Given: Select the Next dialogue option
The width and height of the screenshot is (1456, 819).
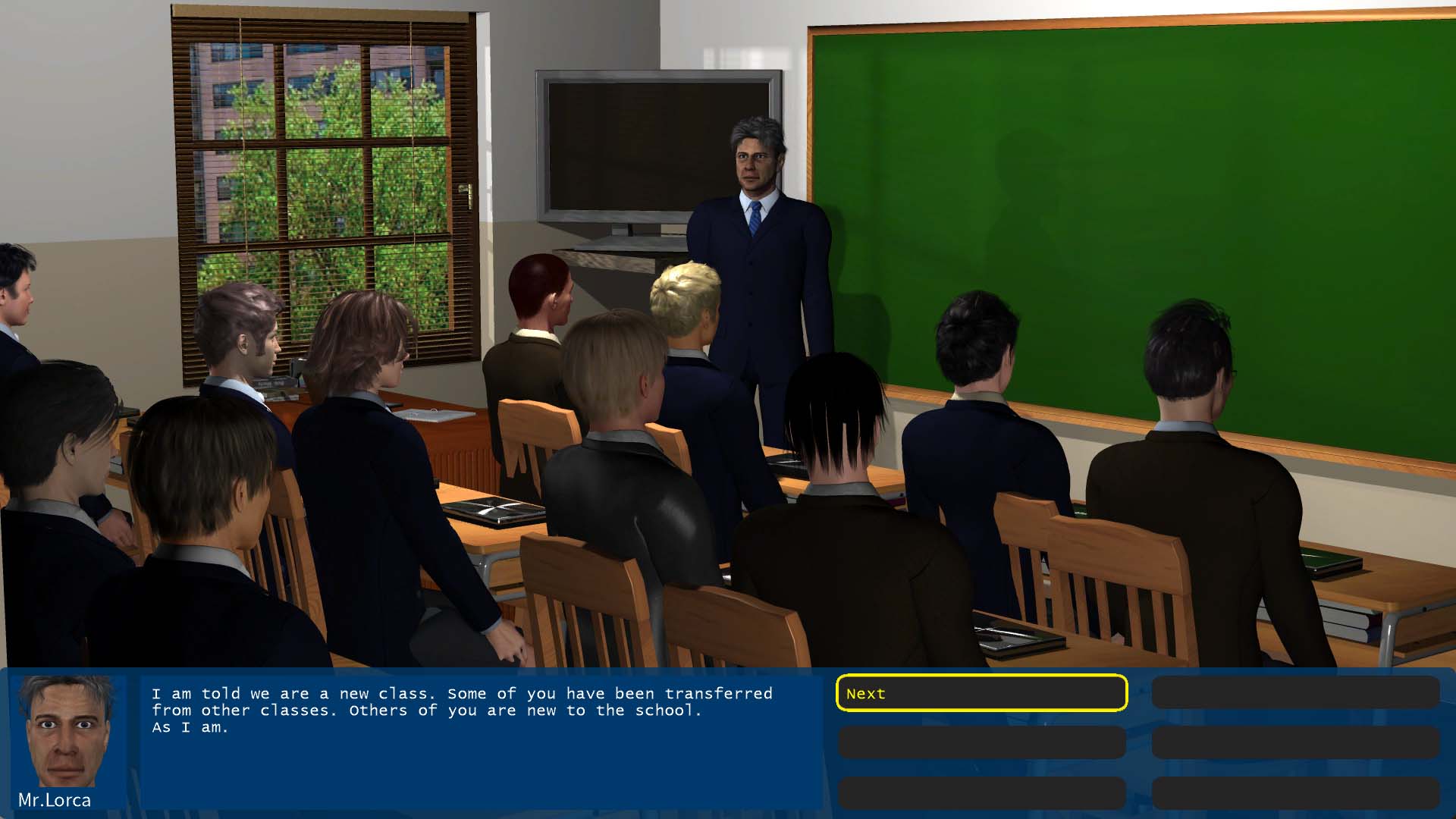Looking at the screenshot, I should pos(981,693).
